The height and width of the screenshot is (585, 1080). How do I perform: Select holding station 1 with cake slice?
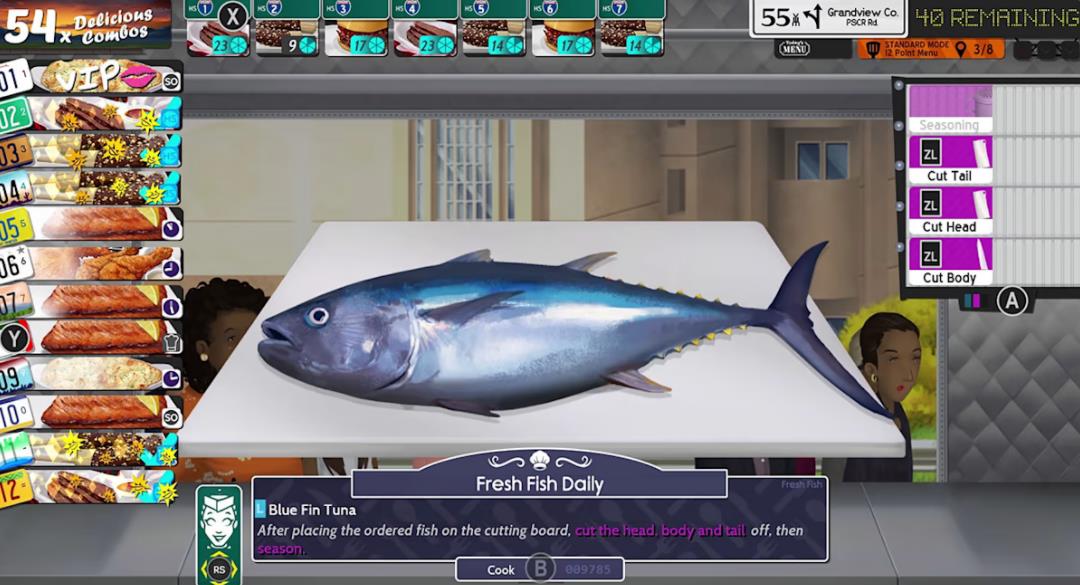[x=218, y=37]
